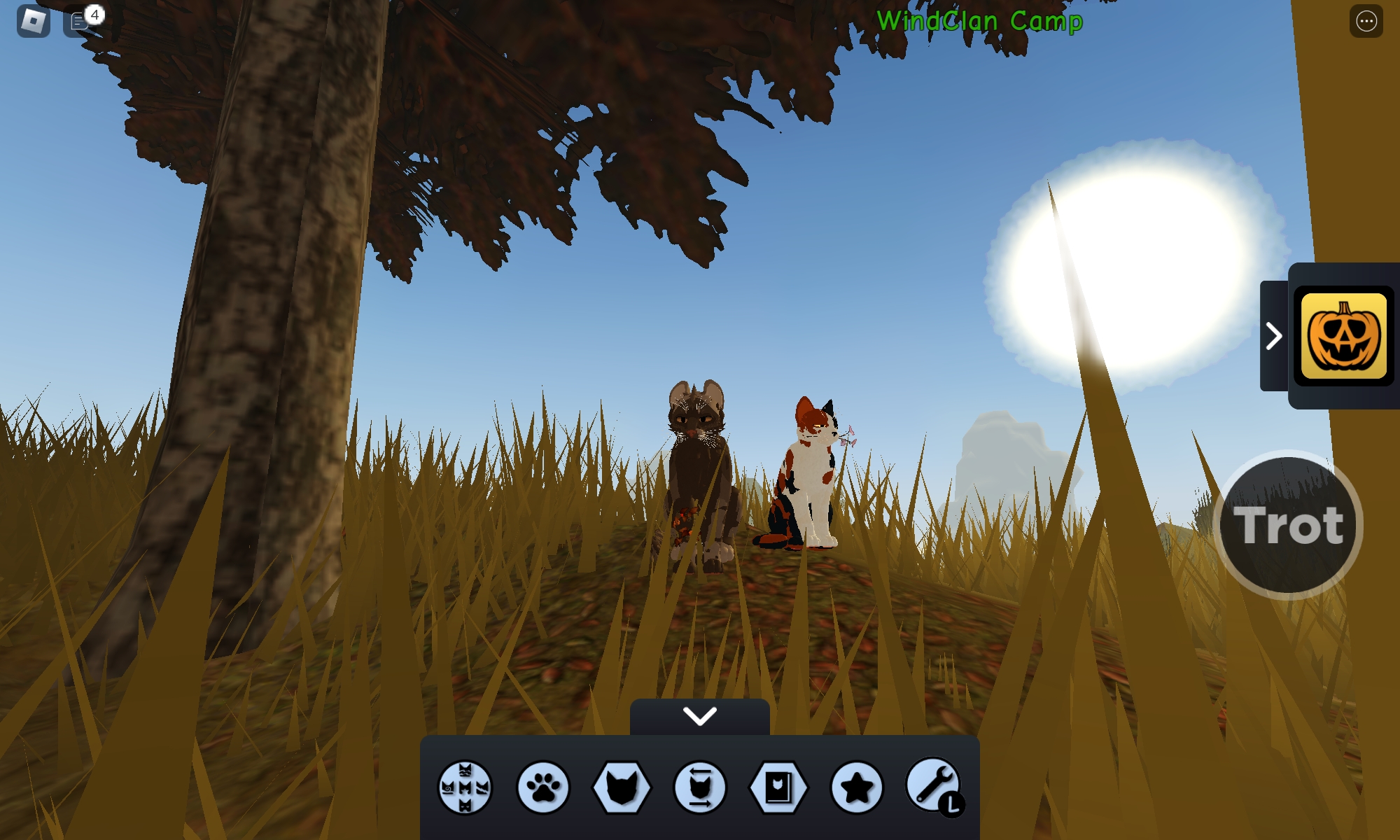Open the three-dots options menu

click(1366, 21)
